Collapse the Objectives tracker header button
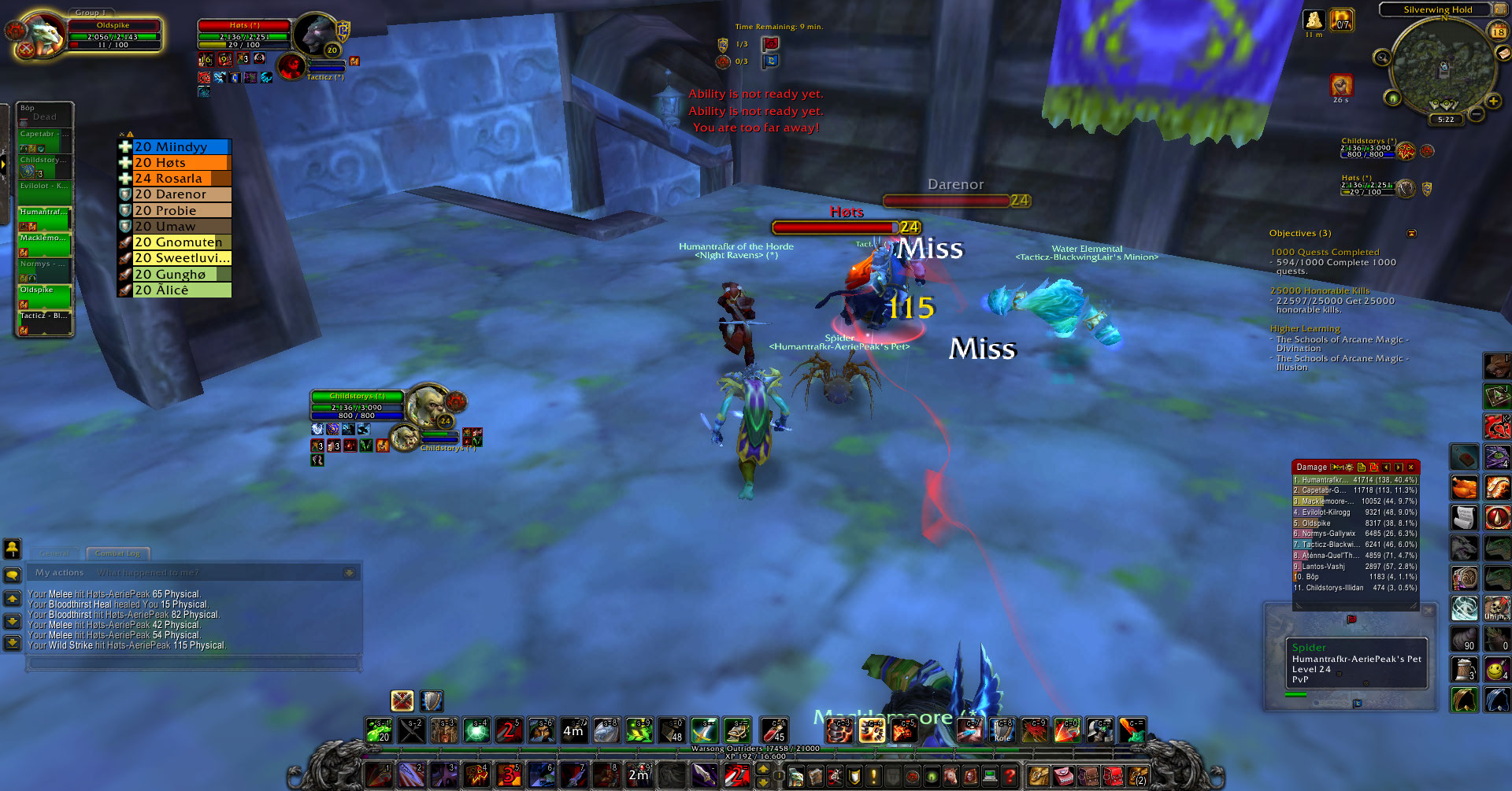The height and width of the screenshot is (791, 1512). tap(1411, 234)
